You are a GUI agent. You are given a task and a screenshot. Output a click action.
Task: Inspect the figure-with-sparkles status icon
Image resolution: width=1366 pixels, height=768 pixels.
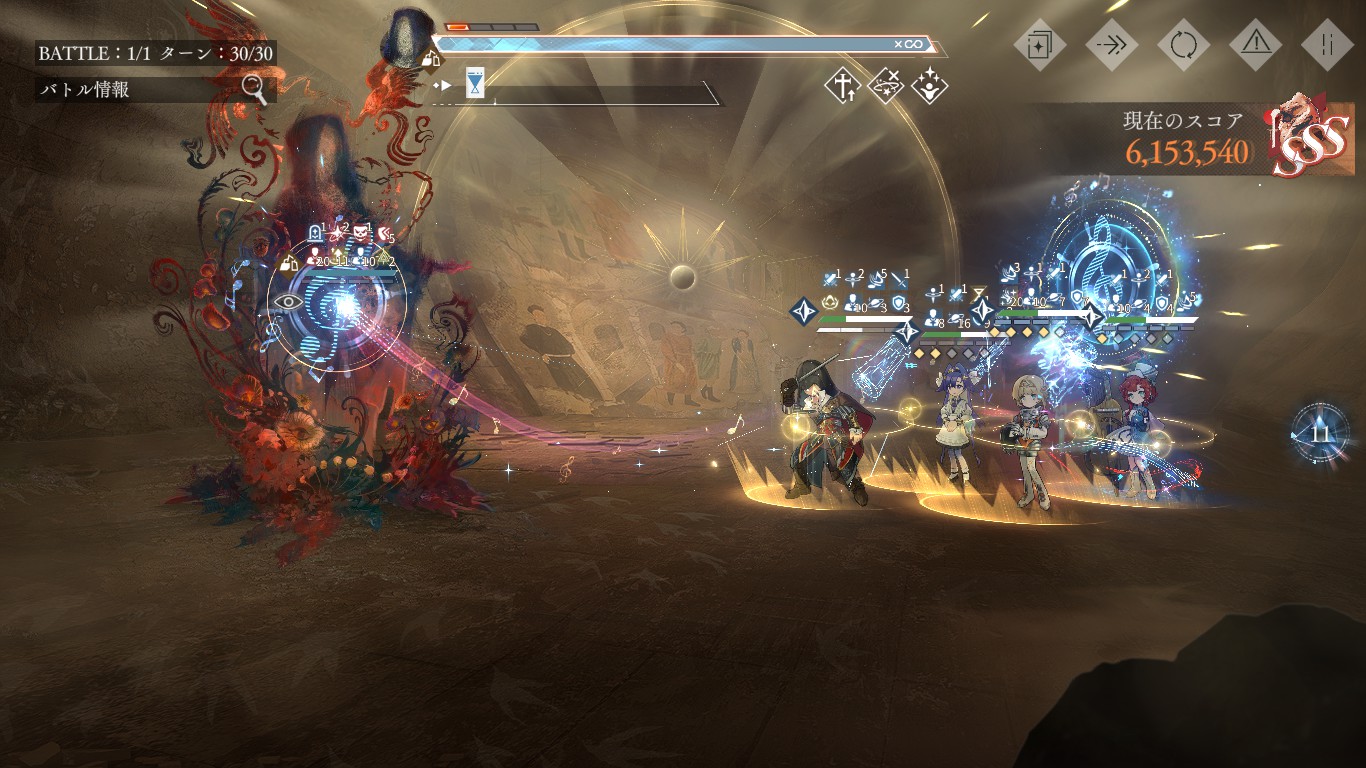(x=930, y=86)
